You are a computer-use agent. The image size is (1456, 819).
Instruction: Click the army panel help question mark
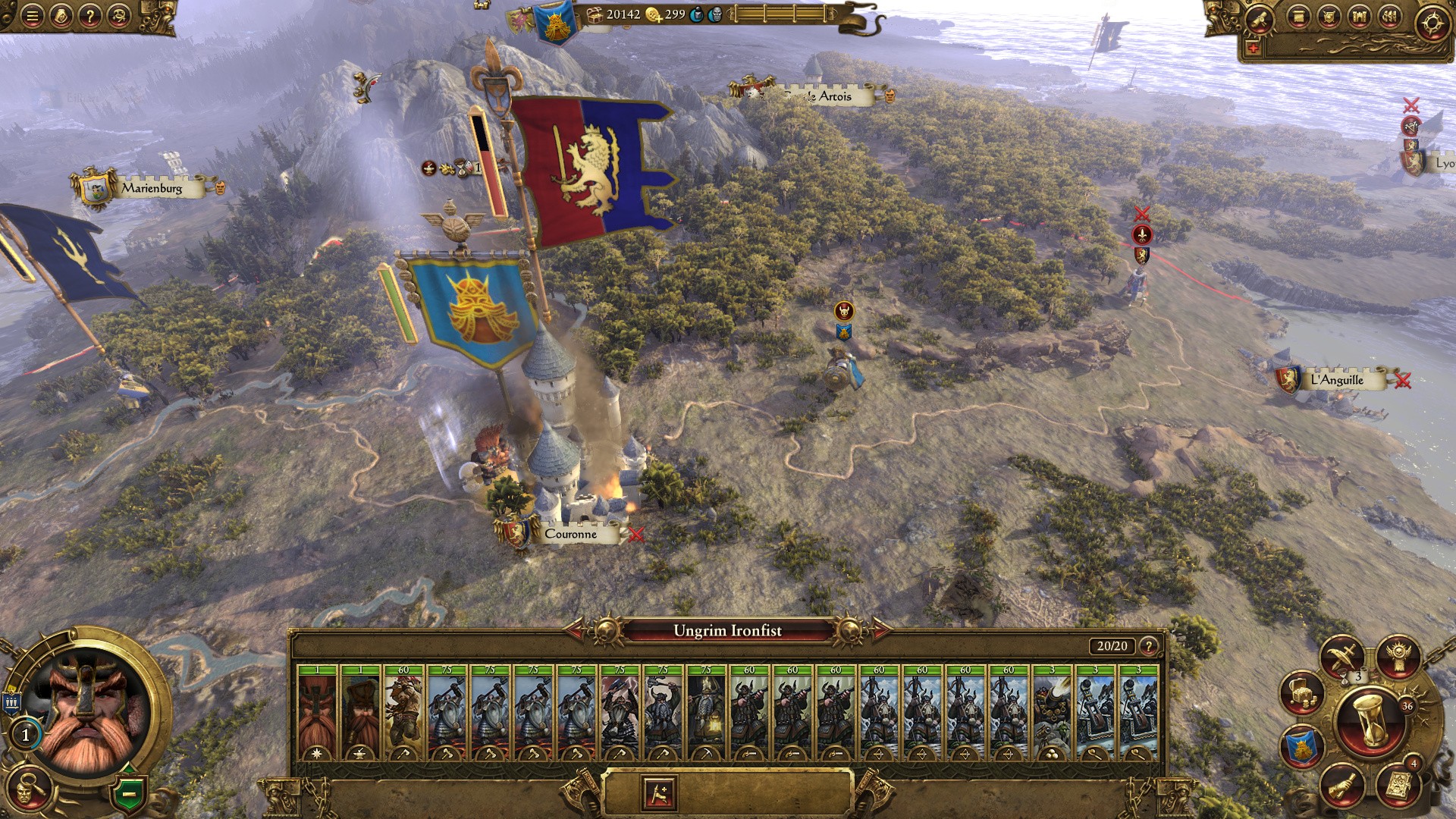(x=1149, y=646)
